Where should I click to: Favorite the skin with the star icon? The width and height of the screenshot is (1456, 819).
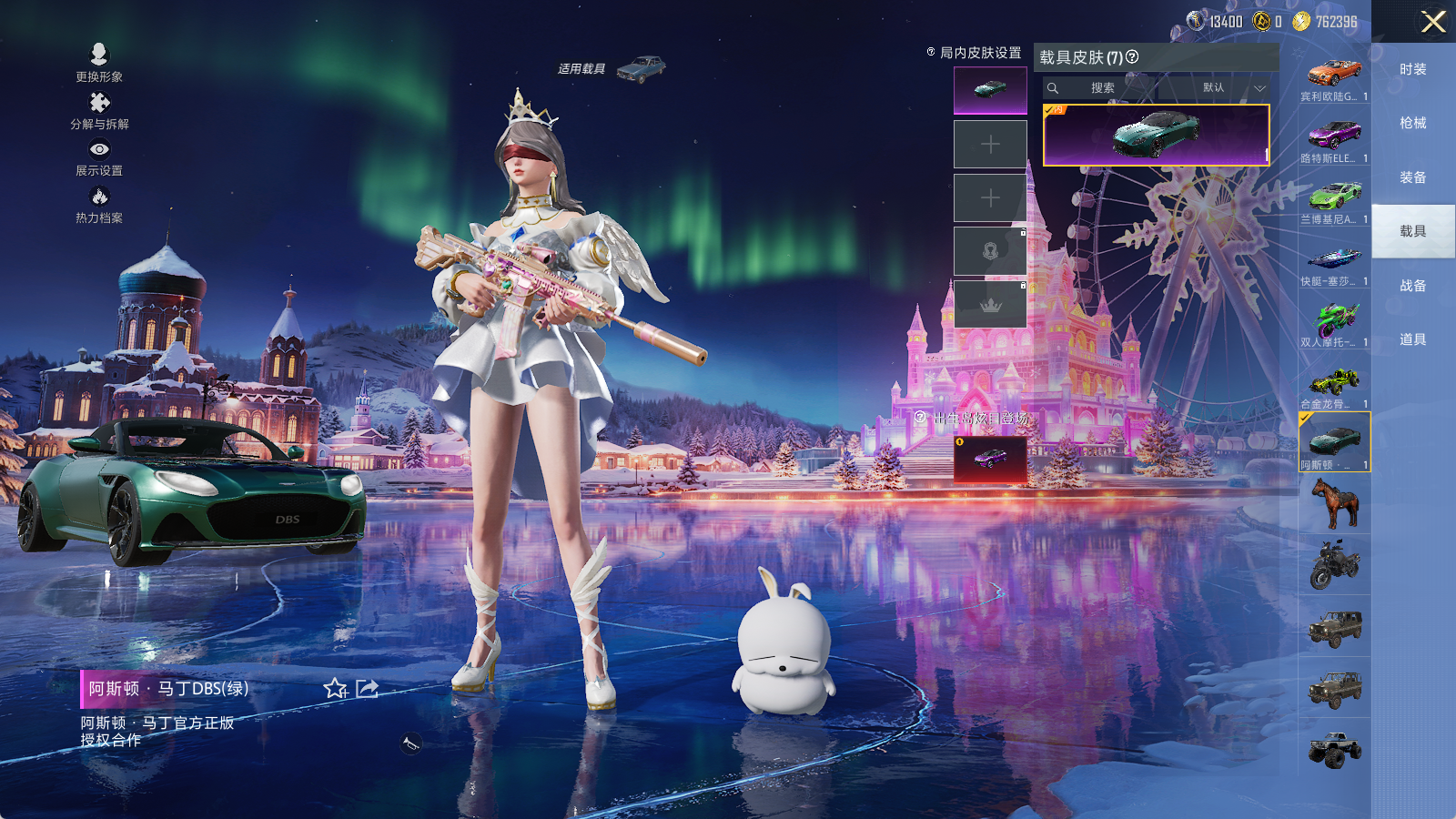click(x=335, y=689)
